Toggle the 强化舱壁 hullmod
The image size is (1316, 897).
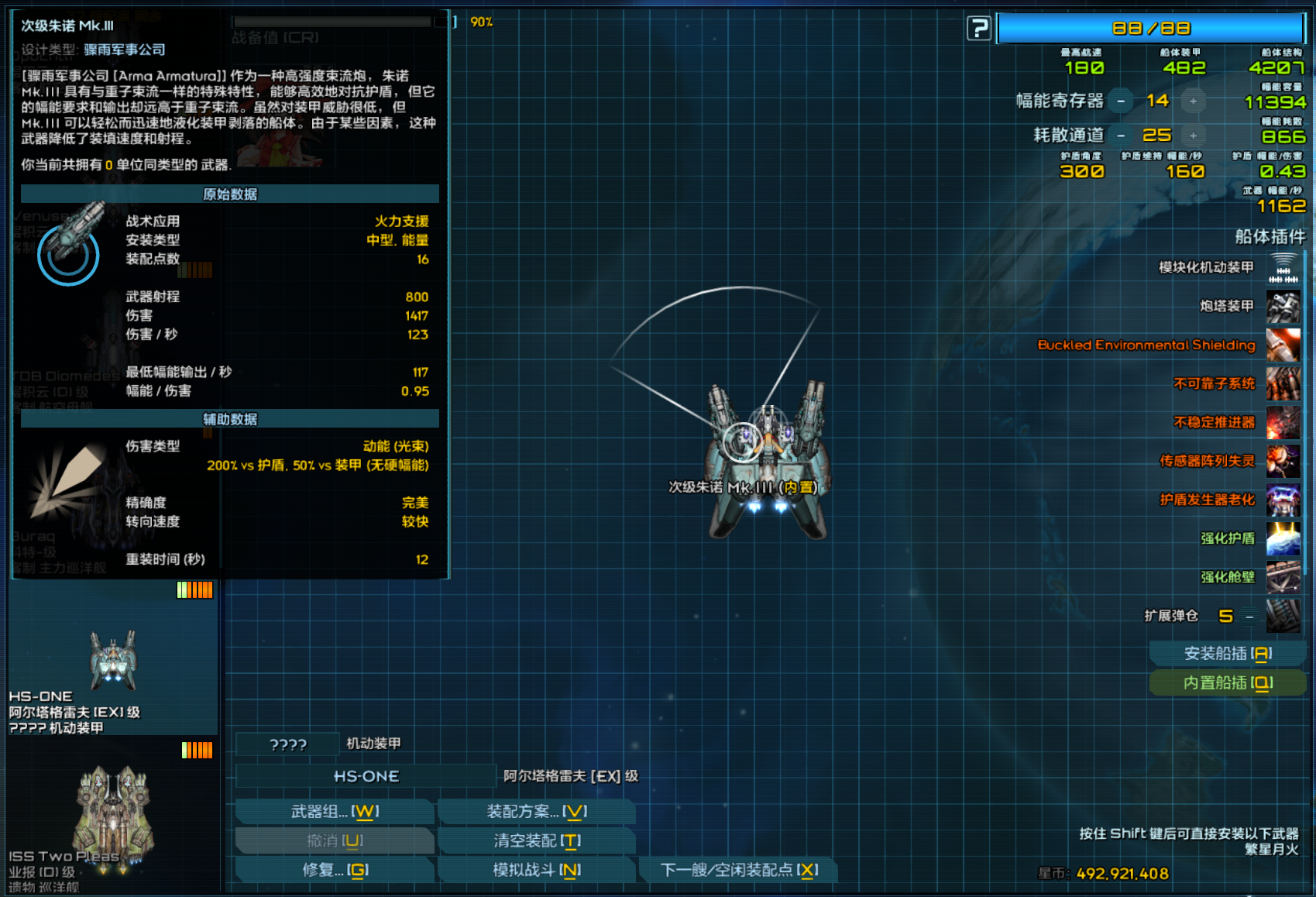click(1282, 577)
